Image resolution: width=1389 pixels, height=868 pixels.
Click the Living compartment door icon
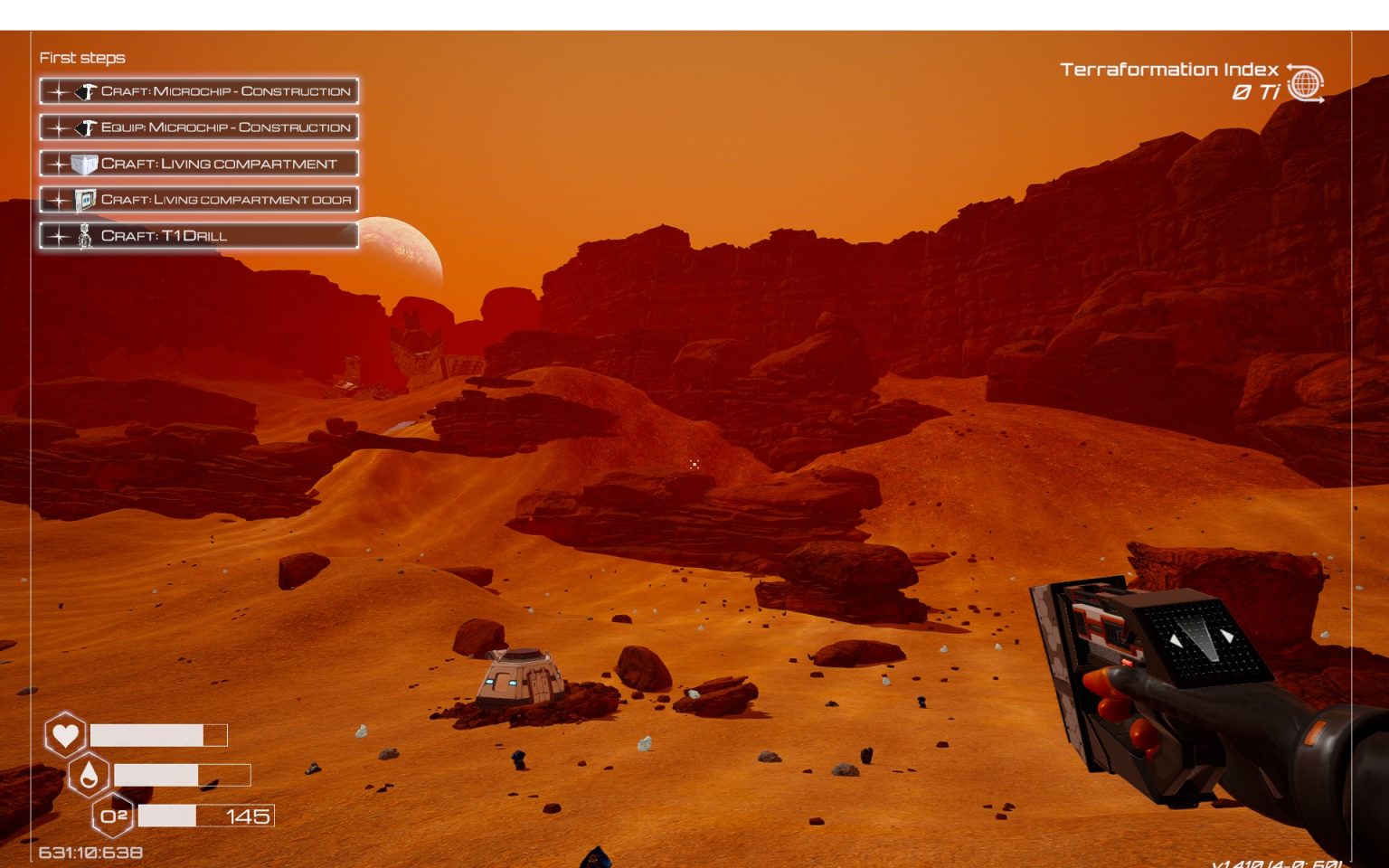click(86, 200)
